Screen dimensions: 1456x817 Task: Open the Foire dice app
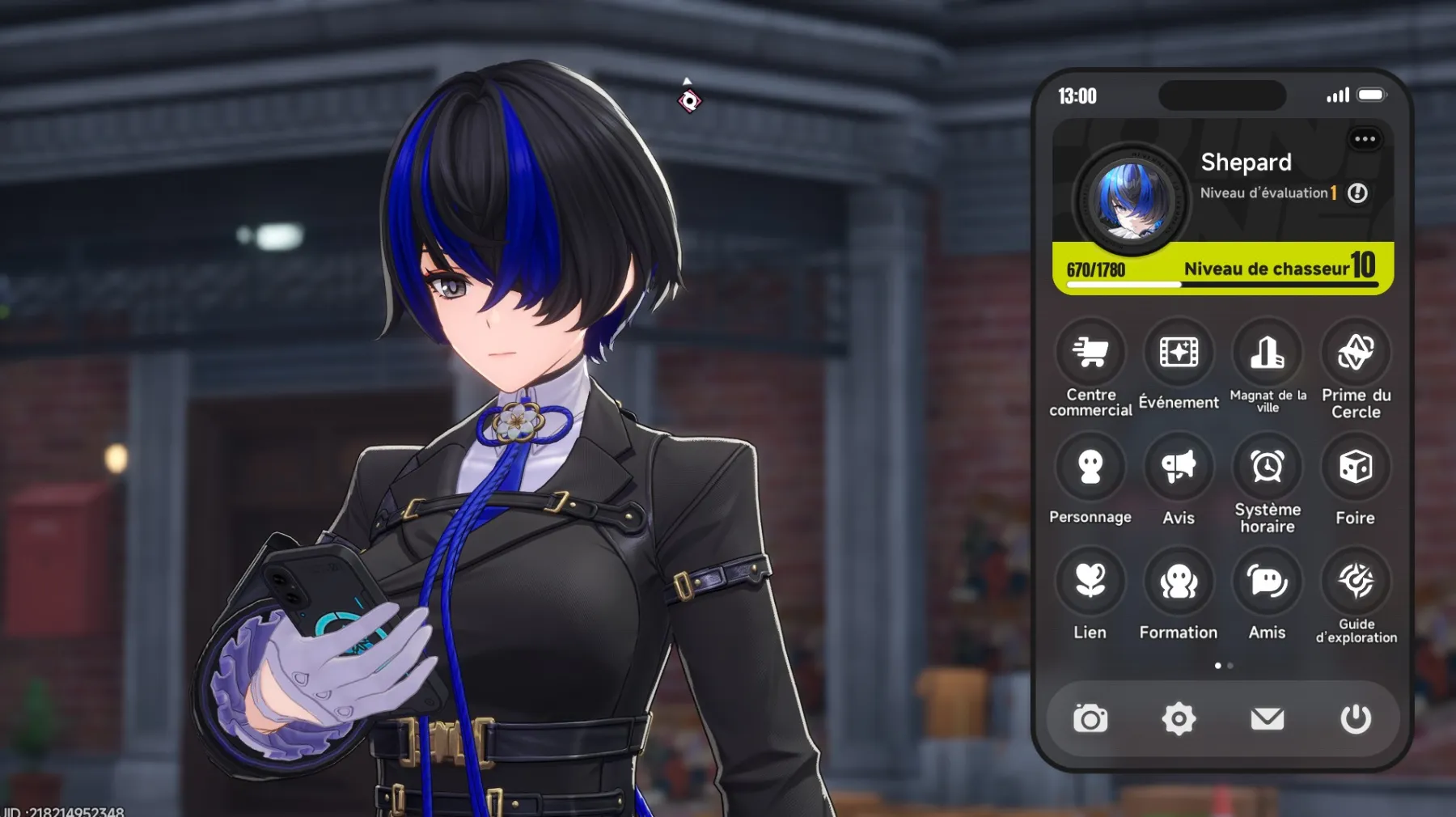click(1356, 467)
